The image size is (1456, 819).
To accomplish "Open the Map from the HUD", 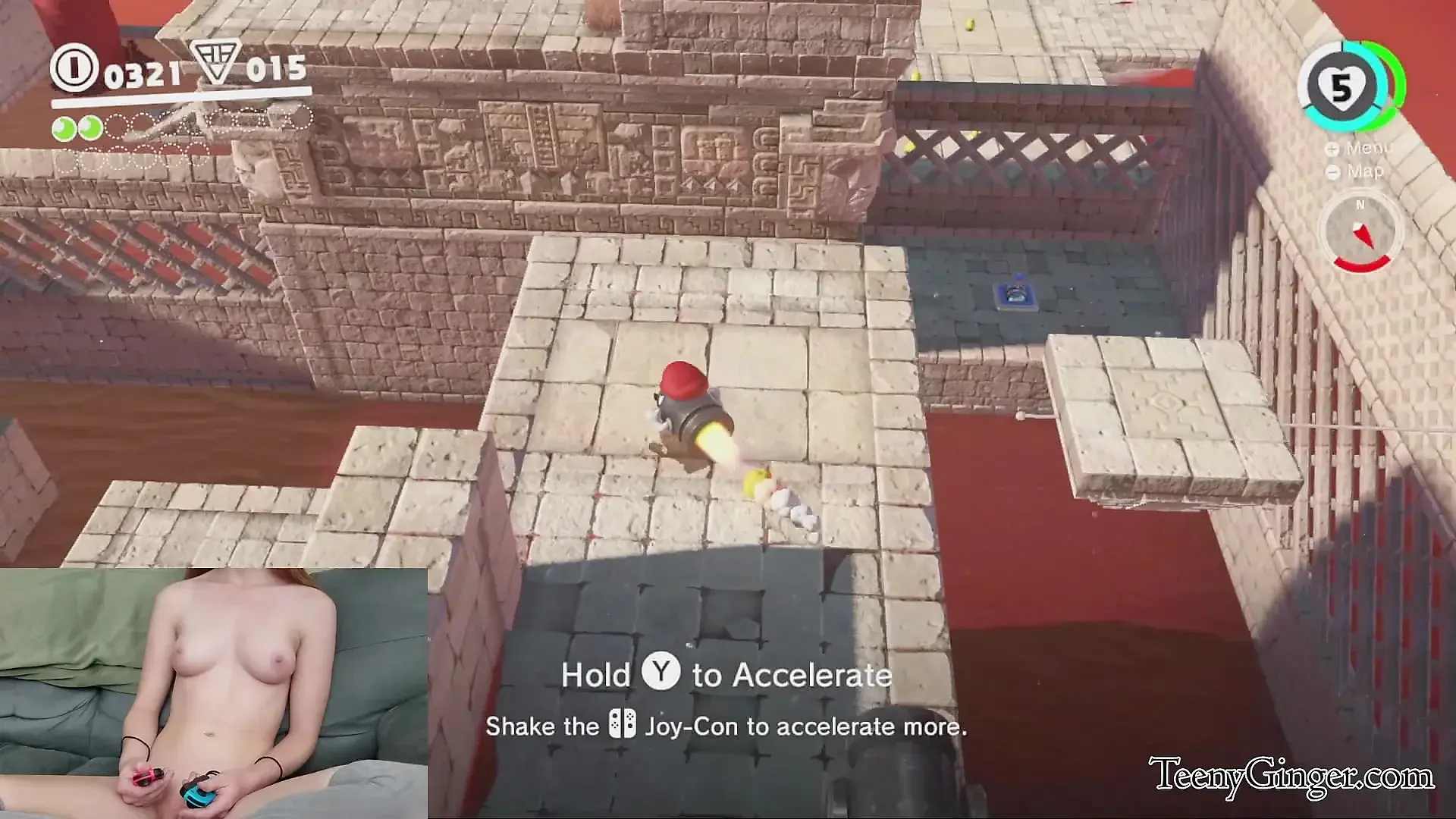I will point(1357,172).
